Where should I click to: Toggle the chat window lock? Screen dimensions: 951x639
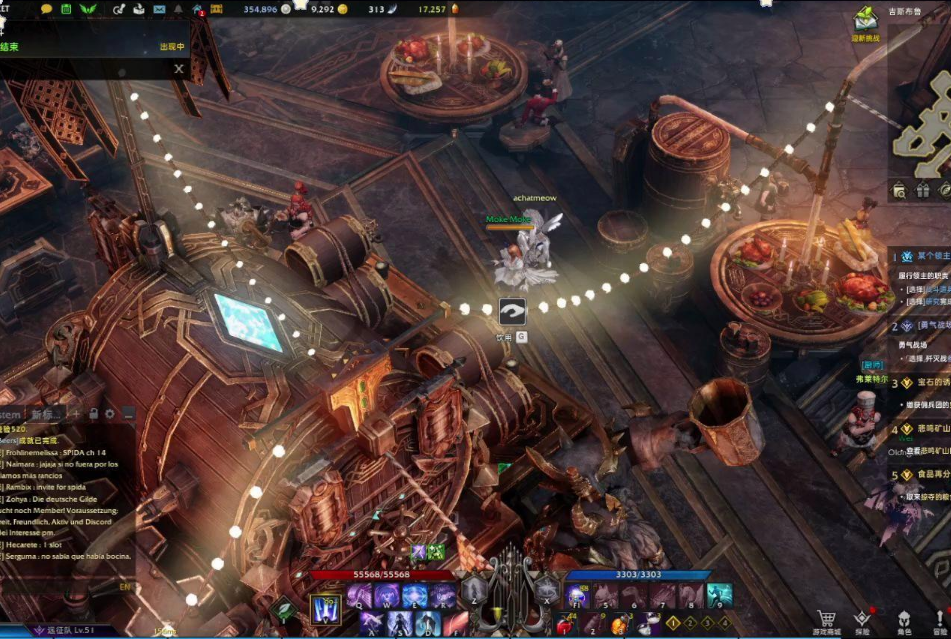click(93, 414)
